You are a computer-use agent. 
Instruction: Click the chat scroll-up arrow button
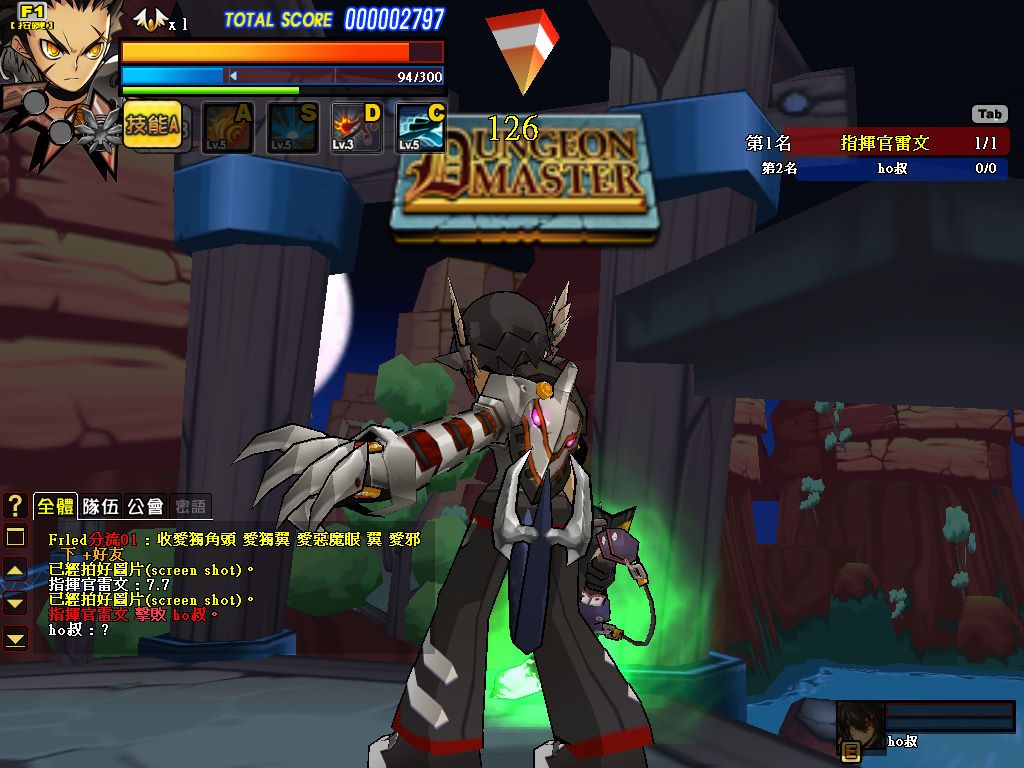point(15,570)
